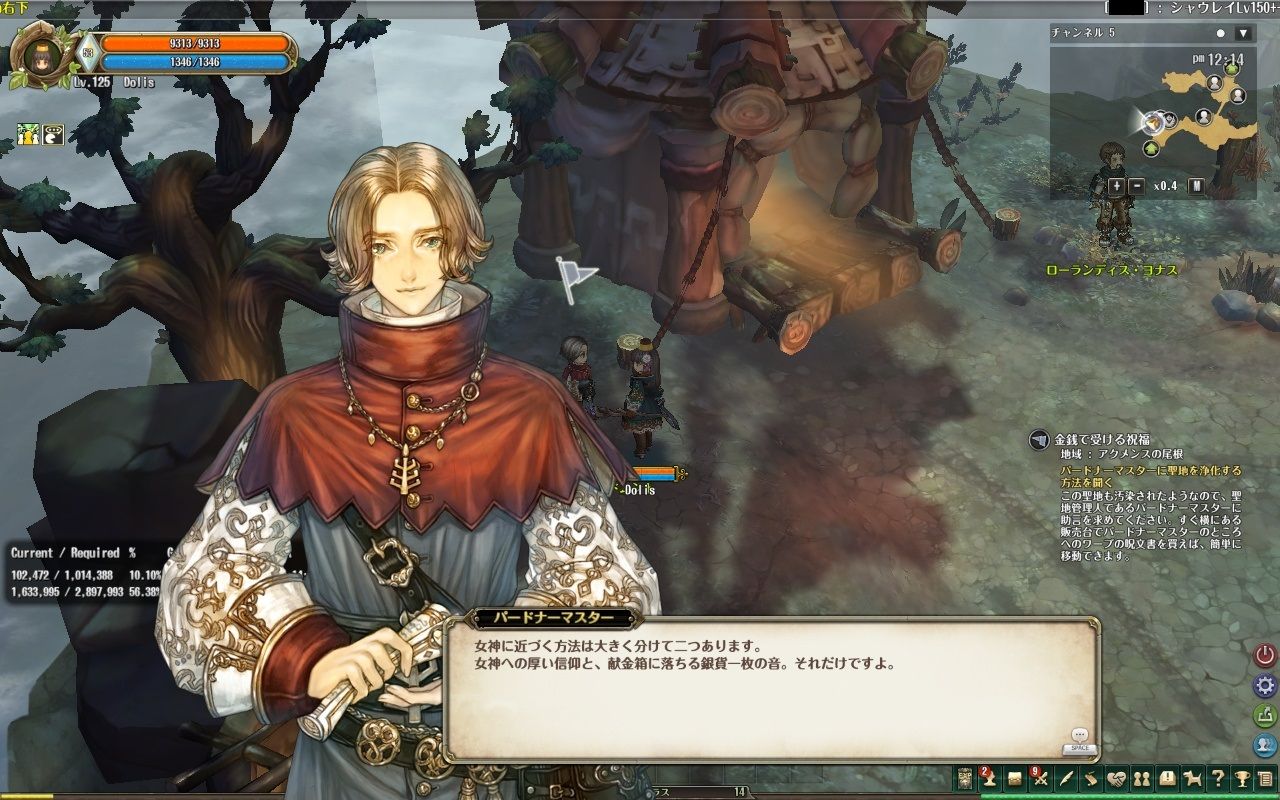Screen dimensions: 1280x800
Task: Open help via the question mark icon
Action: (x=1218, y=778)
